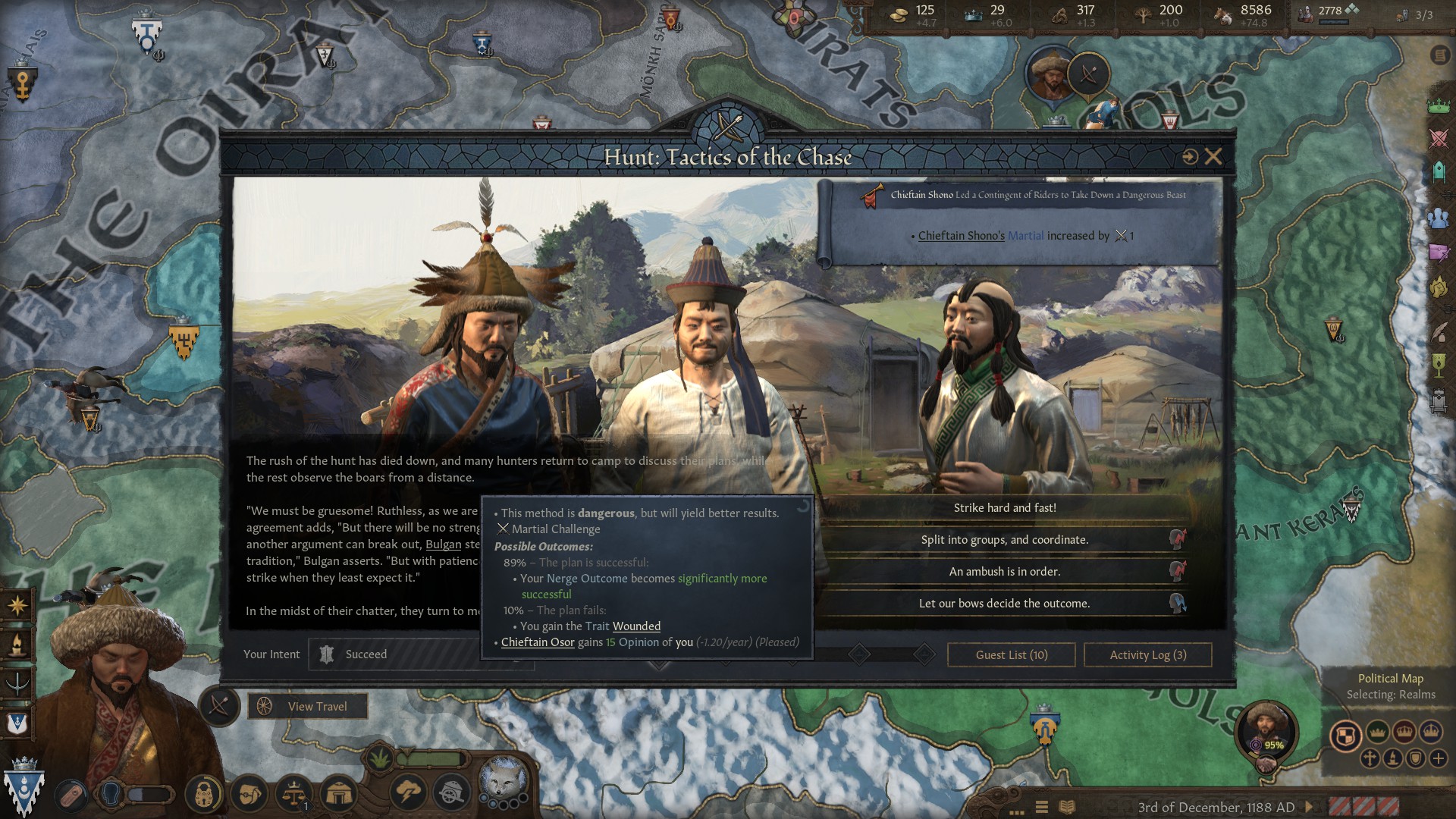
Task: Choose "Let our bows decide the outcome."
Action: (x=1004, y=604)
